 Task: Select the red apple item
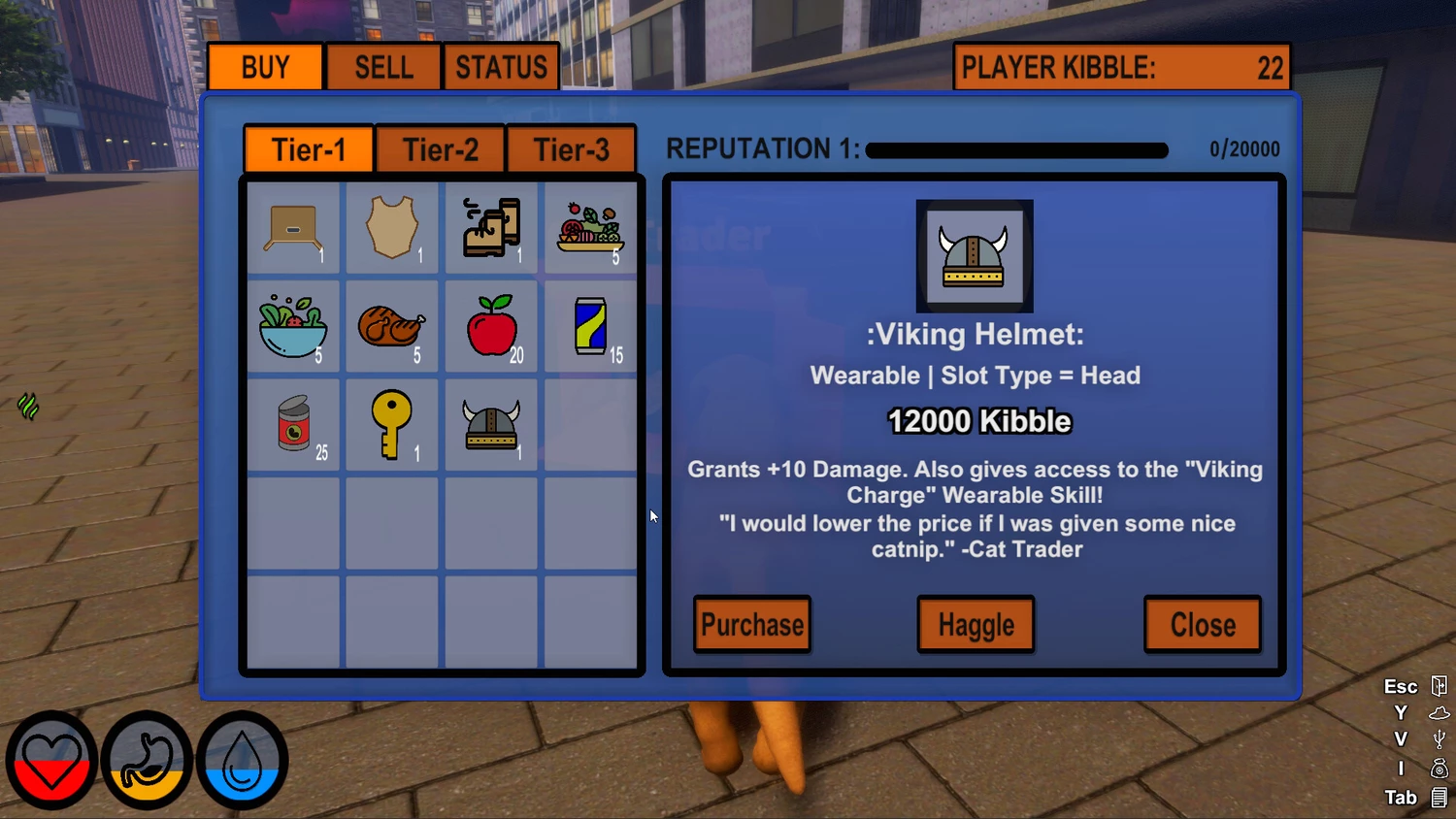tap(492, 326)
